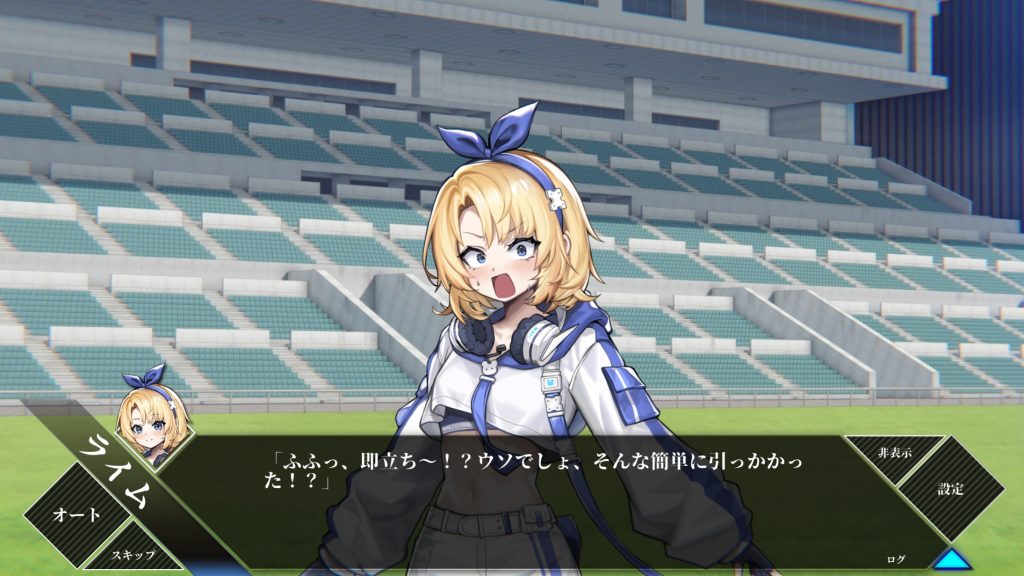The height and width of the screenshot is (576, 1024).
Task: Hide the dialogue box with 非表示
Action: (x=894, y=453)
